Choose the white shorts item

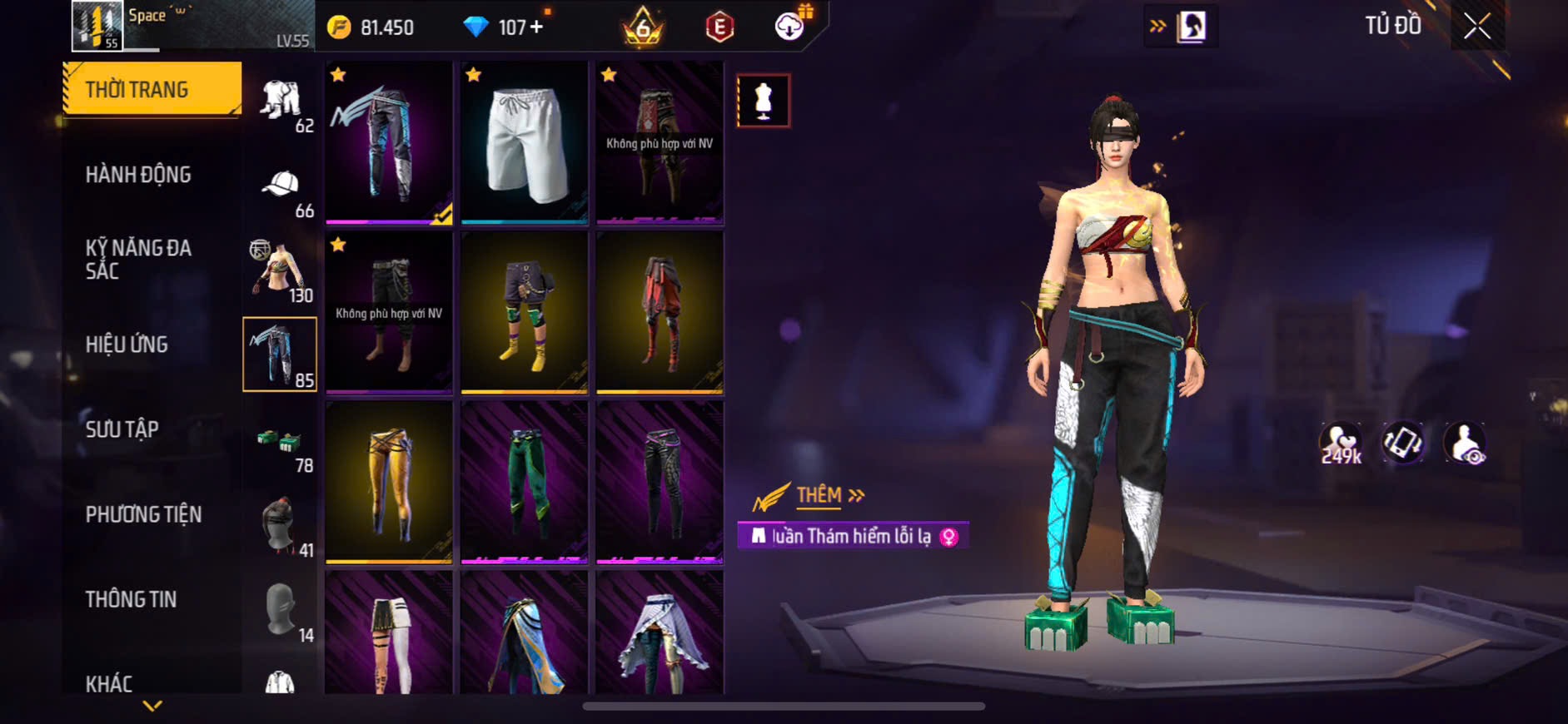pyautogui.click(x=525, y=142)
